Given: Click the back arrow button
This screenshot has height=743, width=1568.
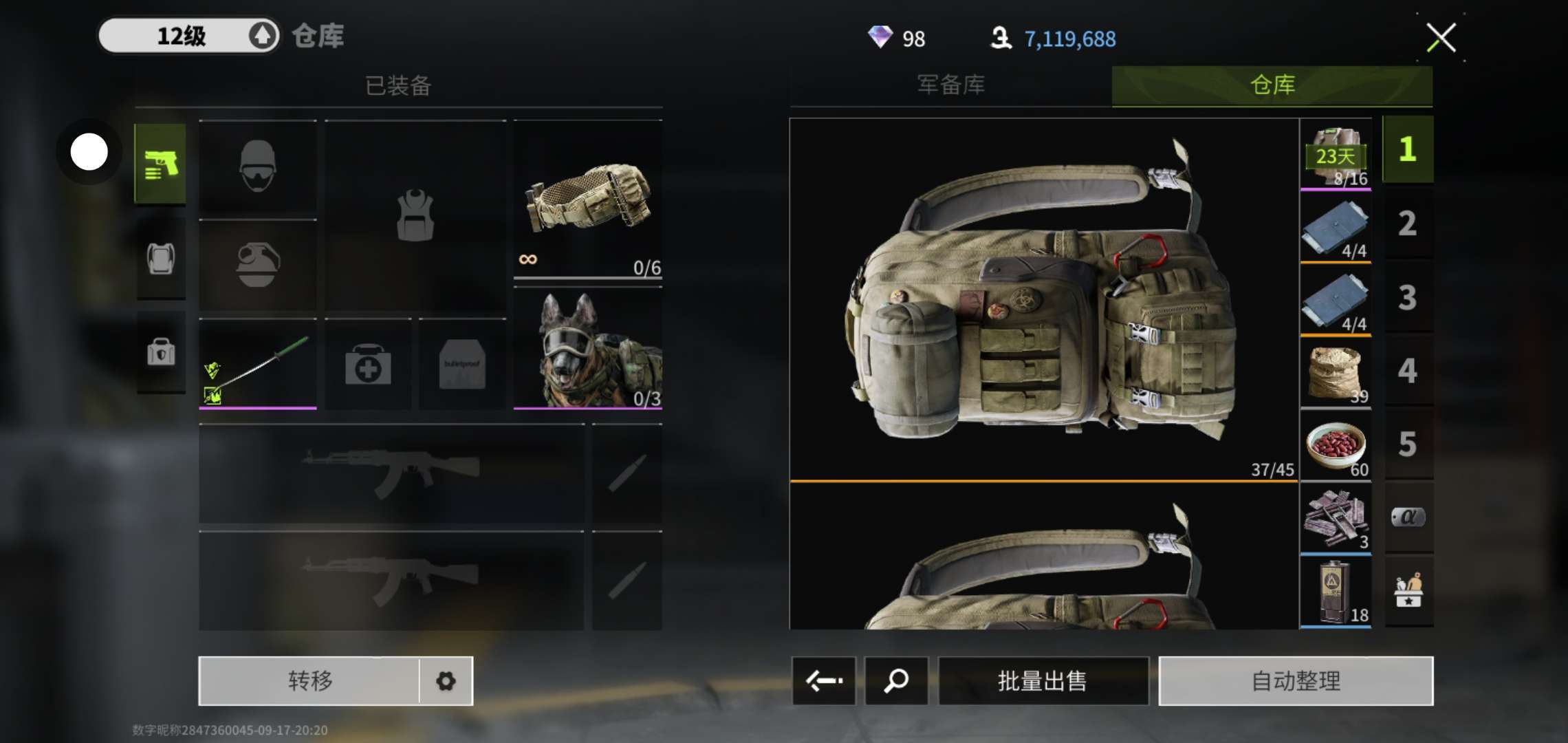Looking at the screenshot, I should tap(824, 681).
